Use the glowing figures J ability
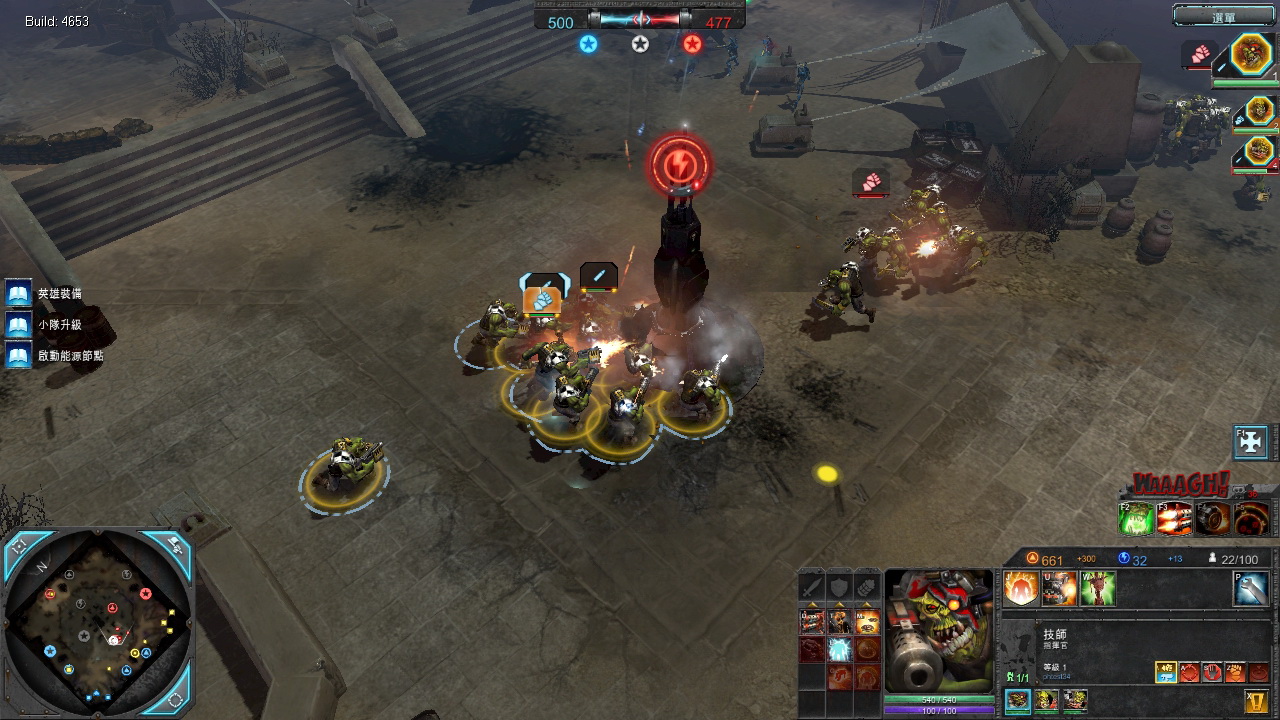 1021,589
